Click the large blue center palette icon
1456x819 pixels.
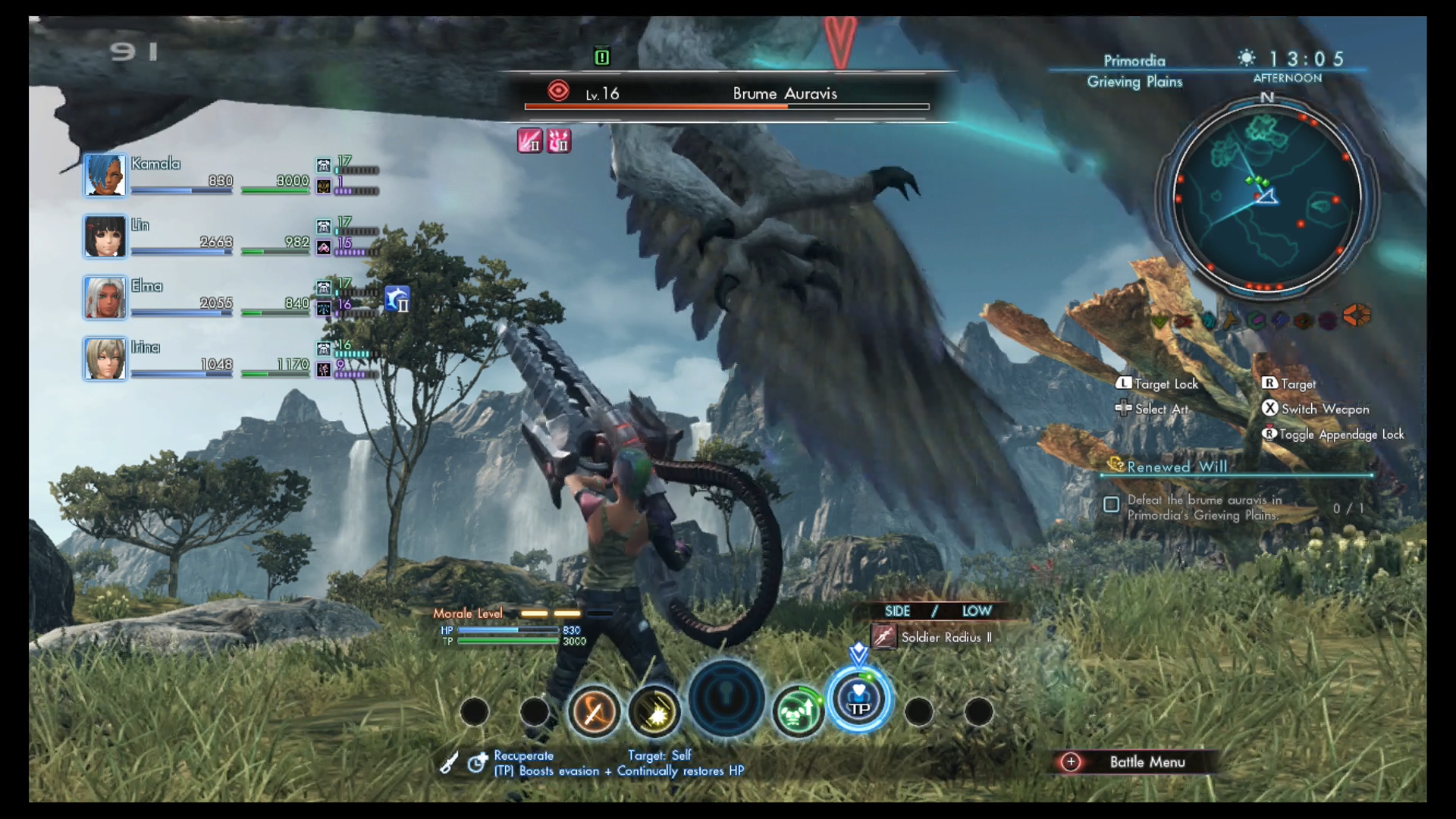tap(726, 699)
